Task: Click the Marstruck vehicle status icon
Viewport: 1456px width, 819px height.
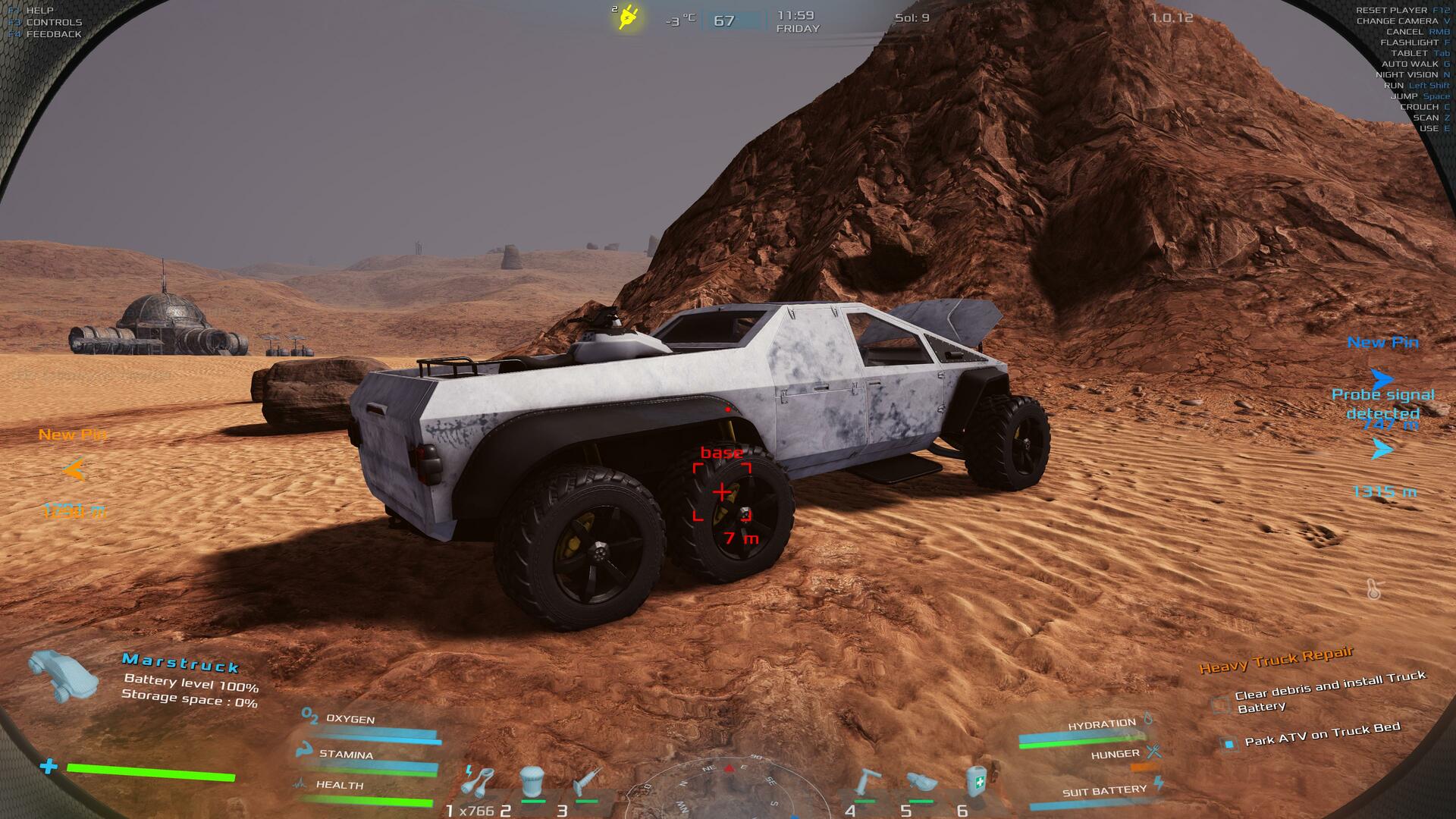Action: coord(64,673)
